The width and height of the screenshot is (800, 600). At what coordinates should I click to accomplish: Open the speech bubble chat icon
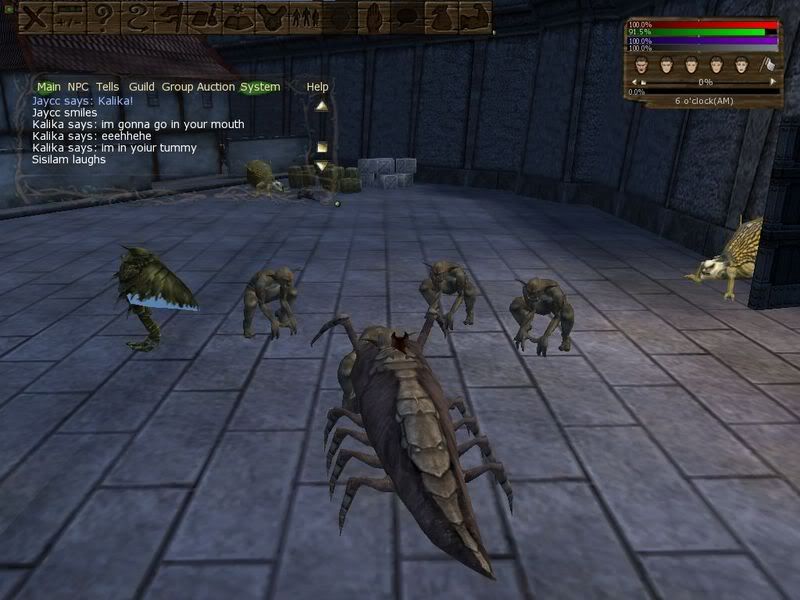406,16
